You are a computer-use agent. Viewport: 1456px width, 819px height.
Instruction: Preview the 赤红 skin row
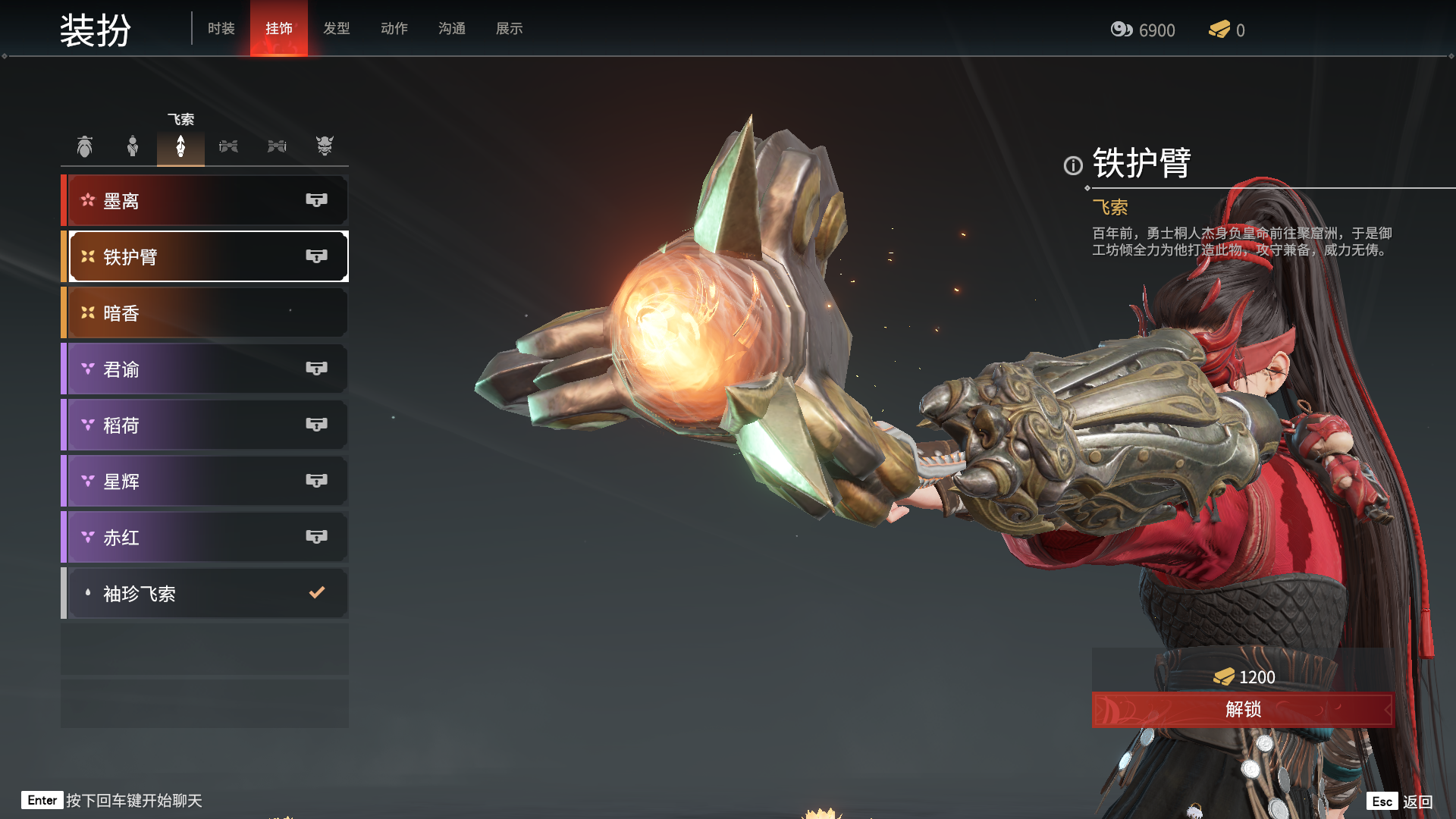click(206, 538)
